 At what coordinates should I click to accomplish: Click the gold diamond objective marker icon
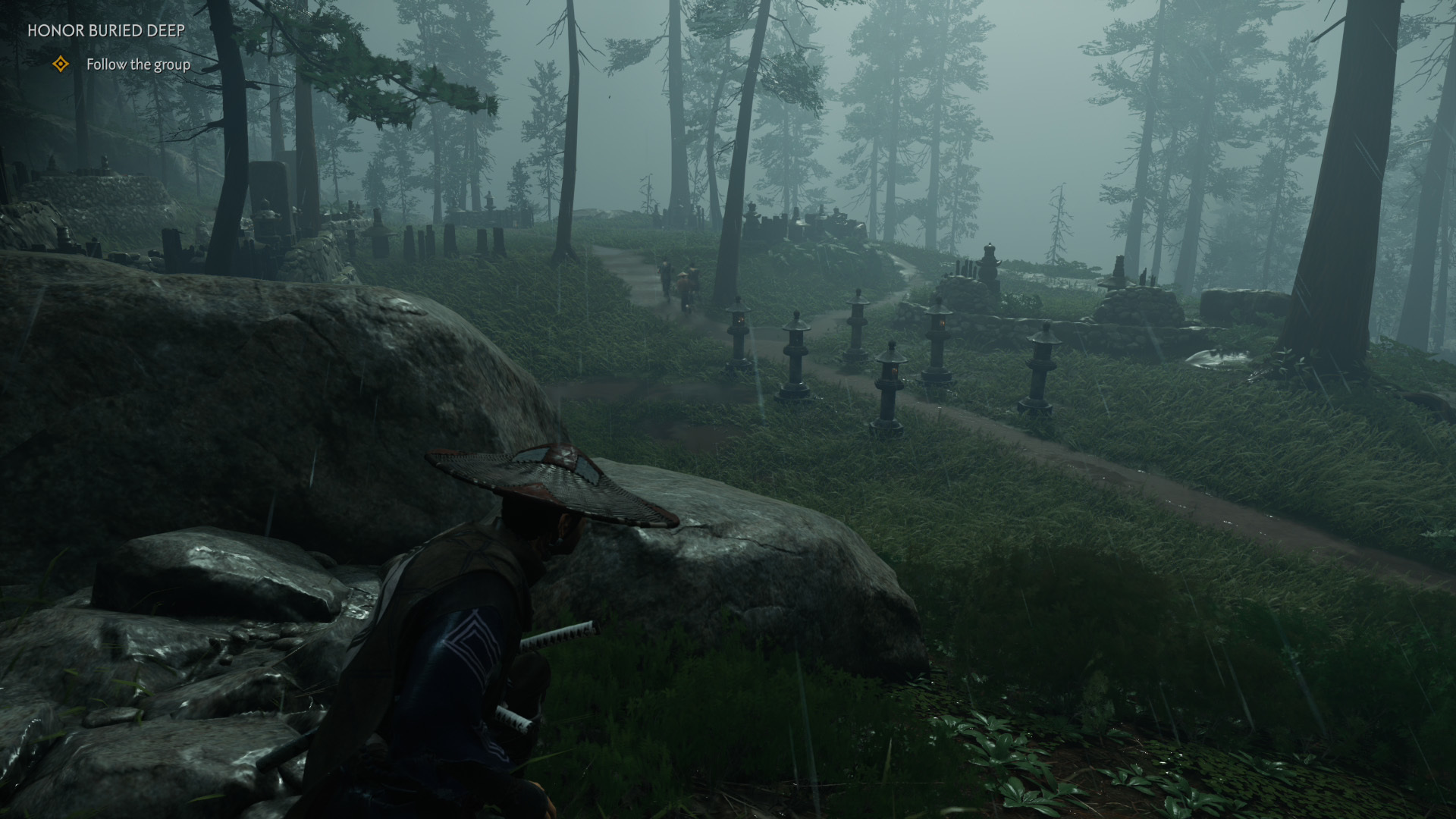click(x=61, y=64)
